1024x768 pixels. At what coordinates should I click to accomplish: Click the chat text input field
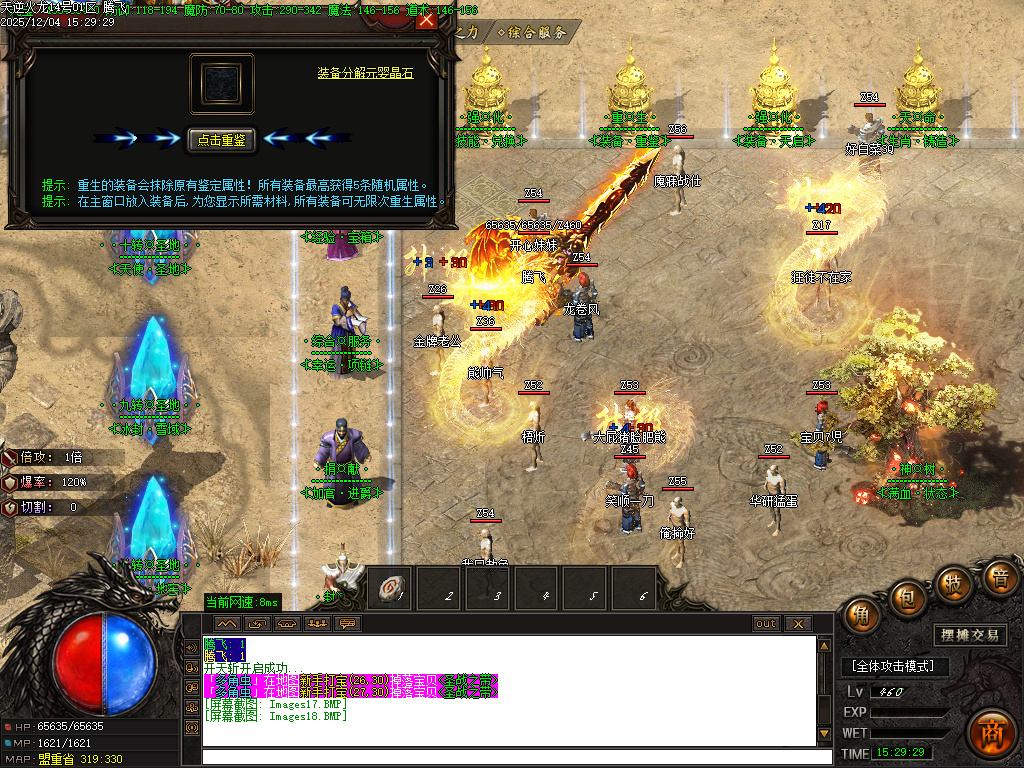508,757
